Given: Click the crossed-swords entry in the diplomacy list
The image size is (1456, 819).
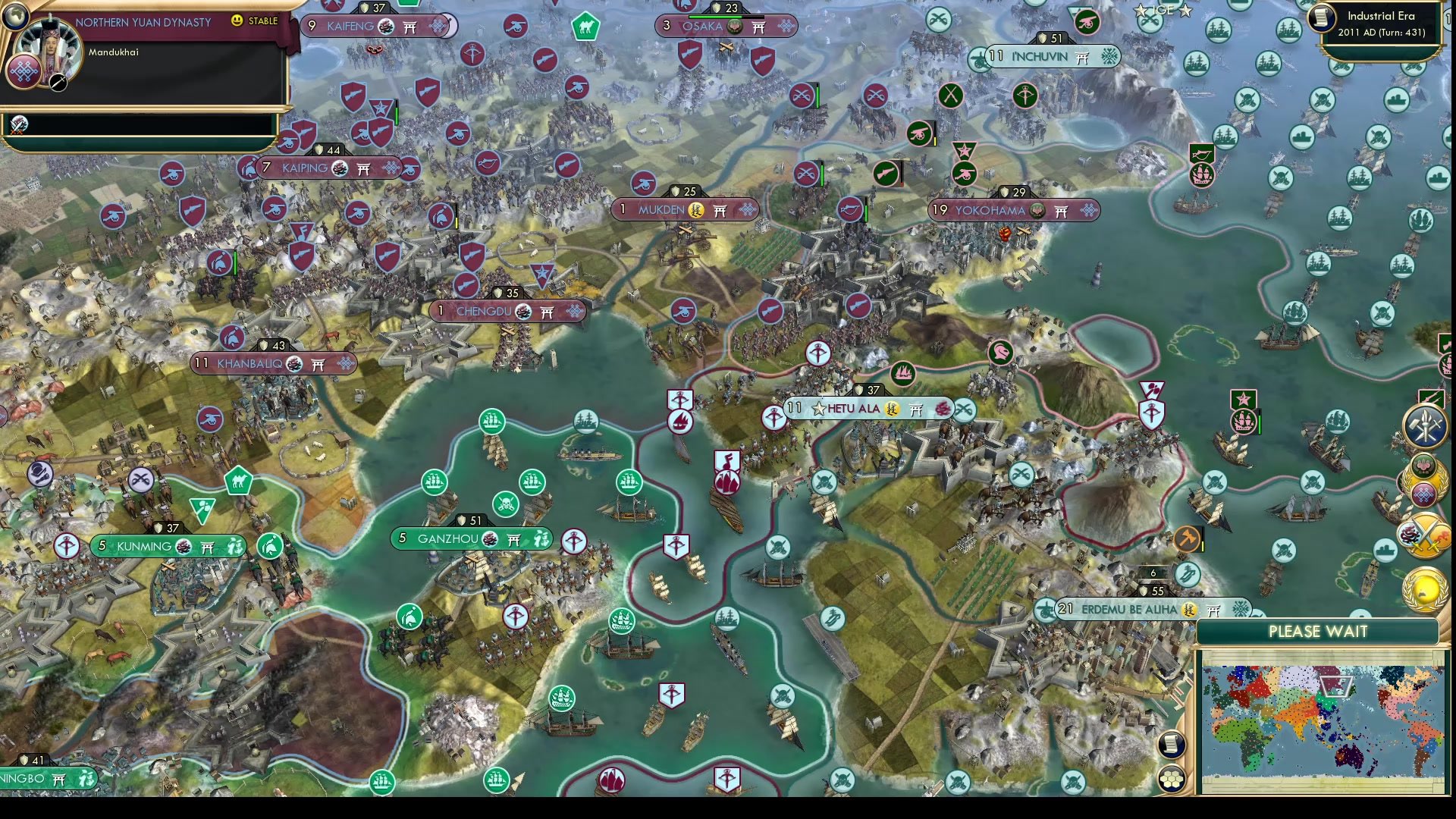Looking at the screenshot, I should point(18,126).
